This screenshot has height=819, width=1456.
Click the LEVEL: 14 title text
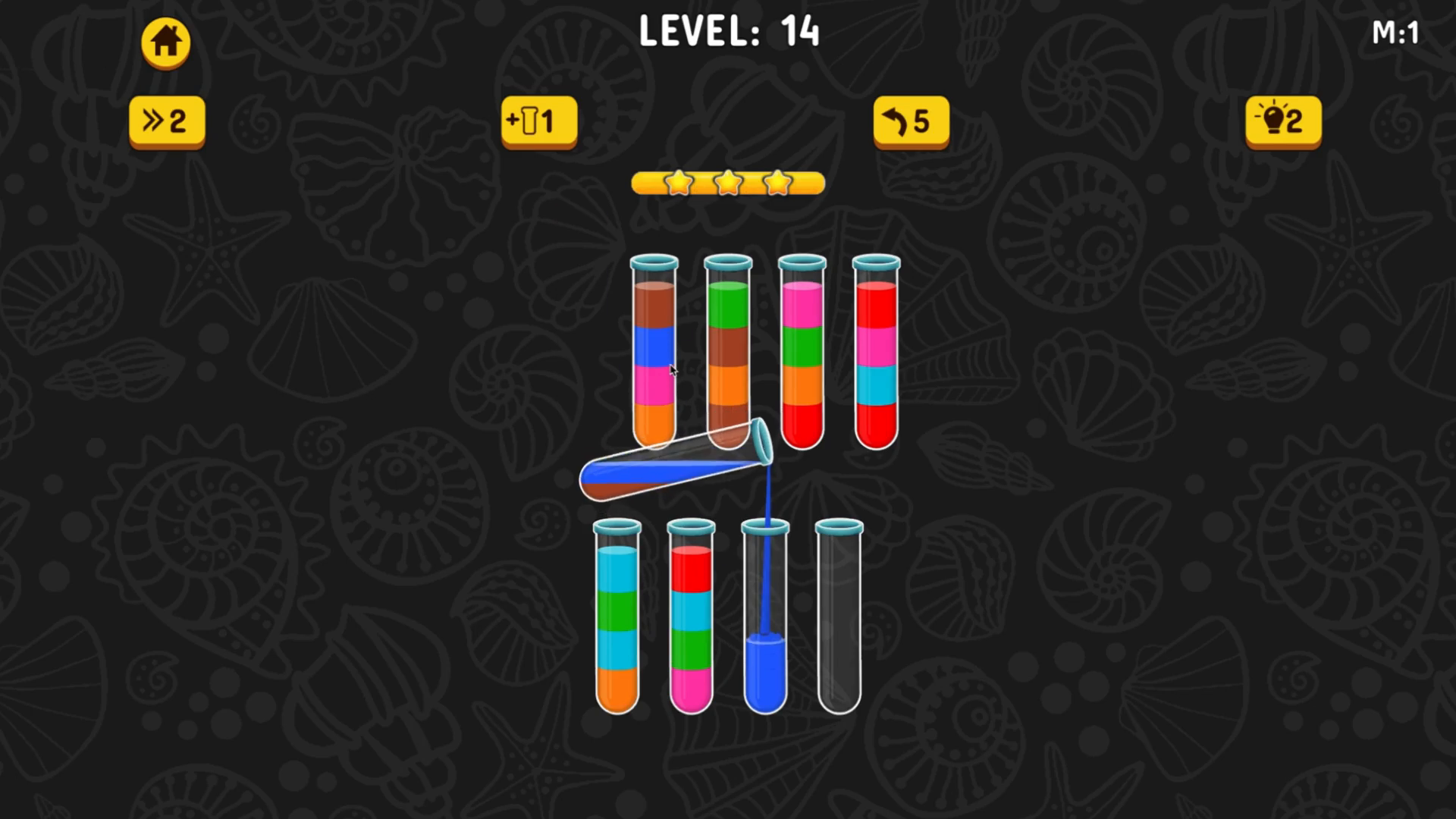pyautogui.click(x=730, y=30)
